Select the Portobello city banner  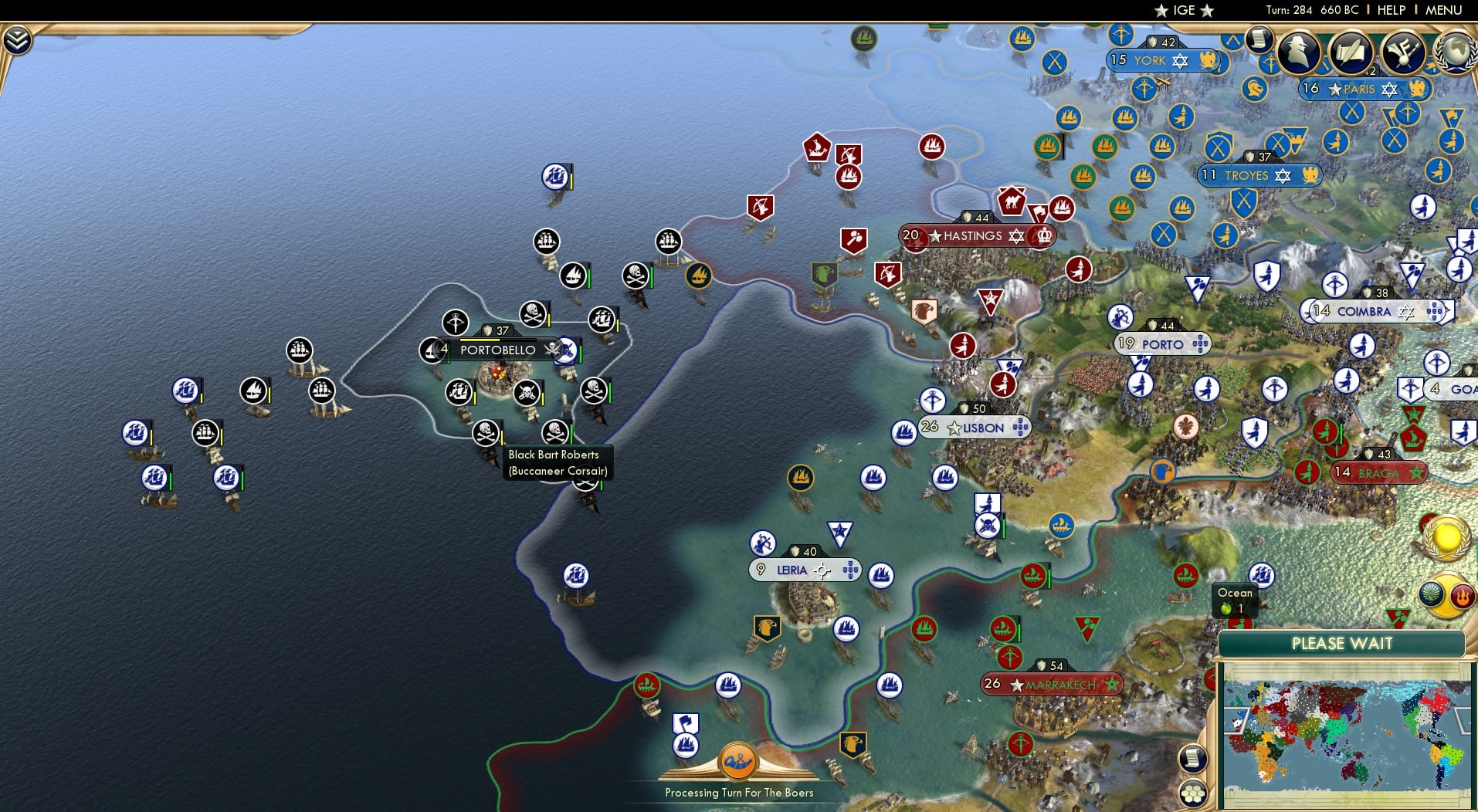click(498, 350)
